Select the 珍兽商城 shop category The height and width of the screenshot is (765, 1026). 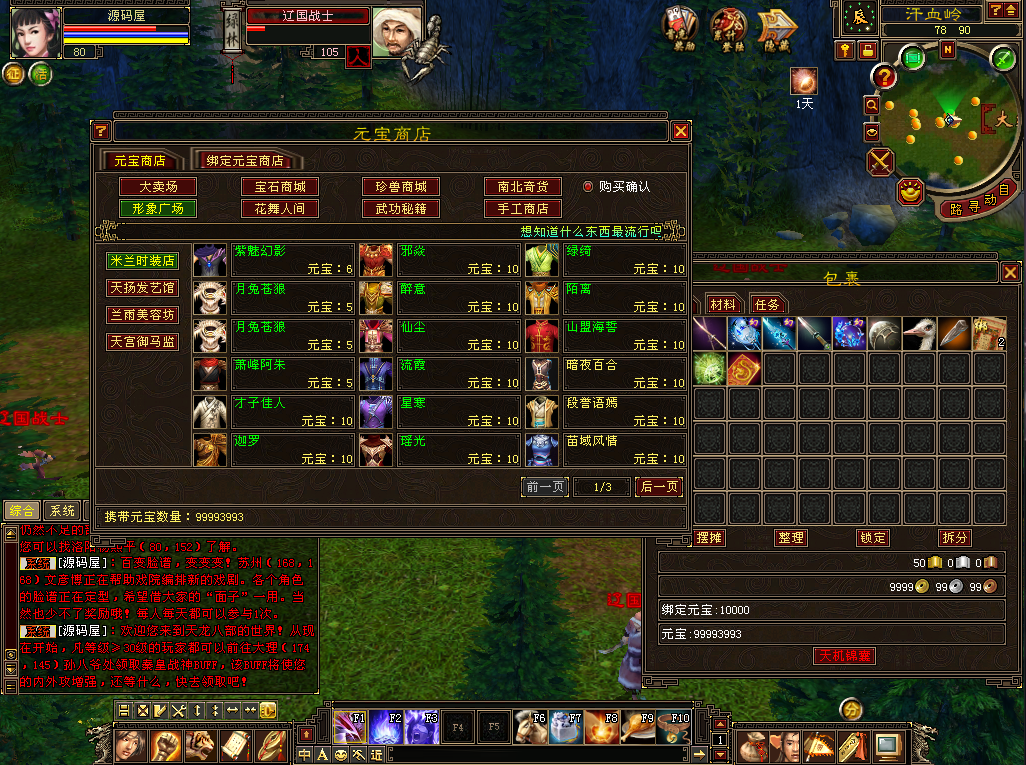400,187
